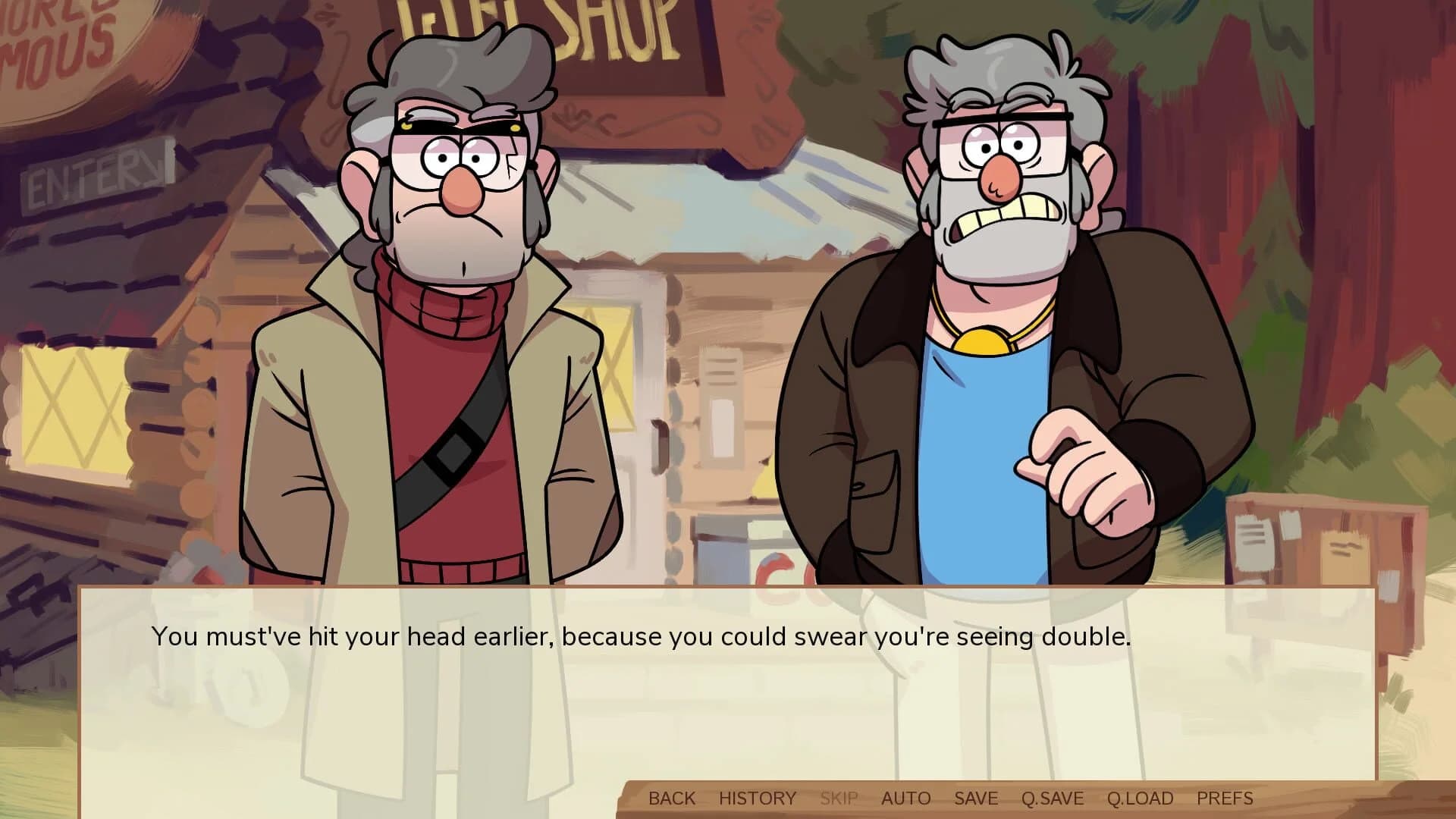Perform a quicksave with Q.SAVE

tap(1053, 798)
